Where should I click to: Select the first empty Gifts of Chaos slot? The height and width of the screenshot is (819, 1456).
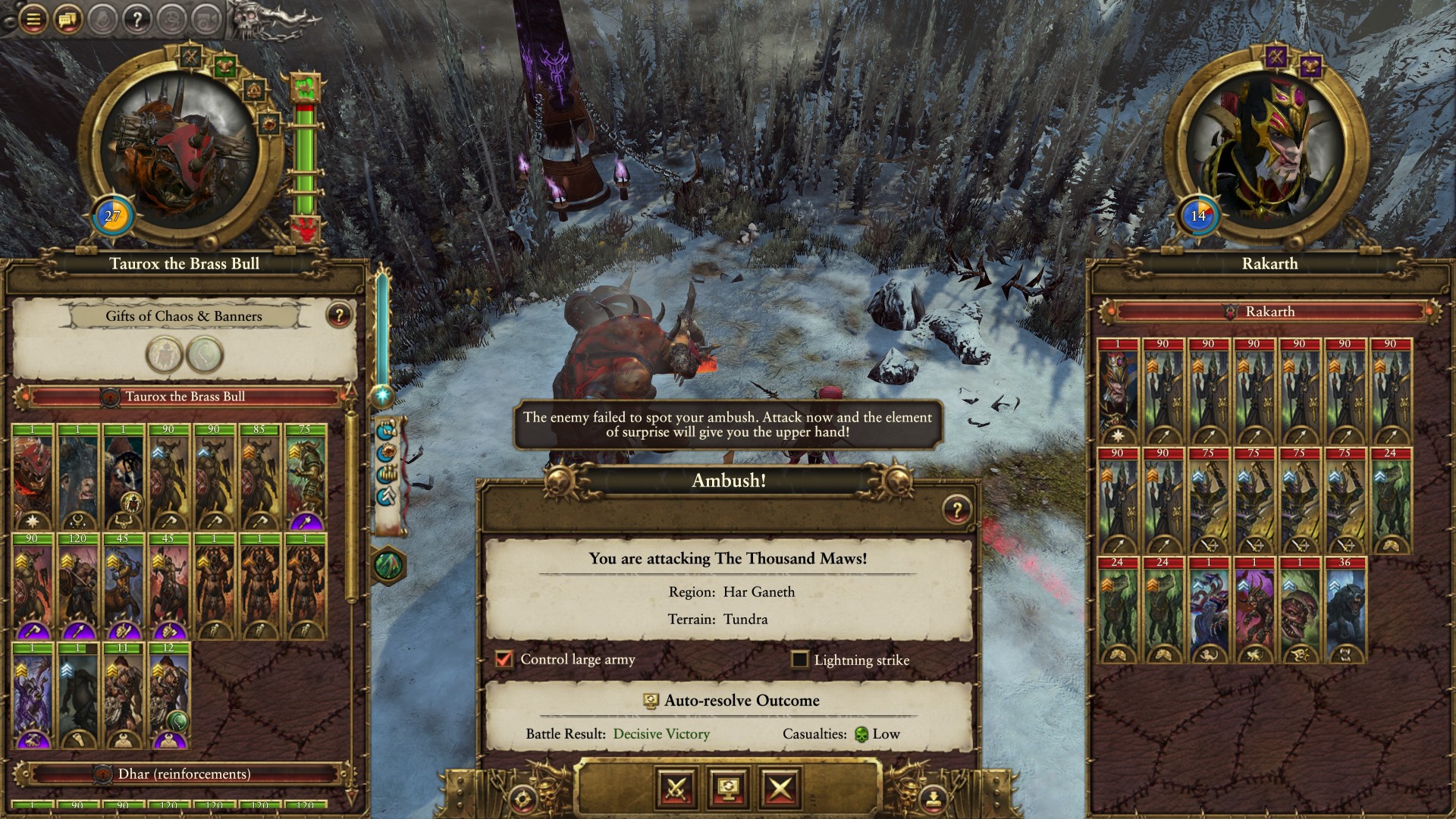[164, 355]
